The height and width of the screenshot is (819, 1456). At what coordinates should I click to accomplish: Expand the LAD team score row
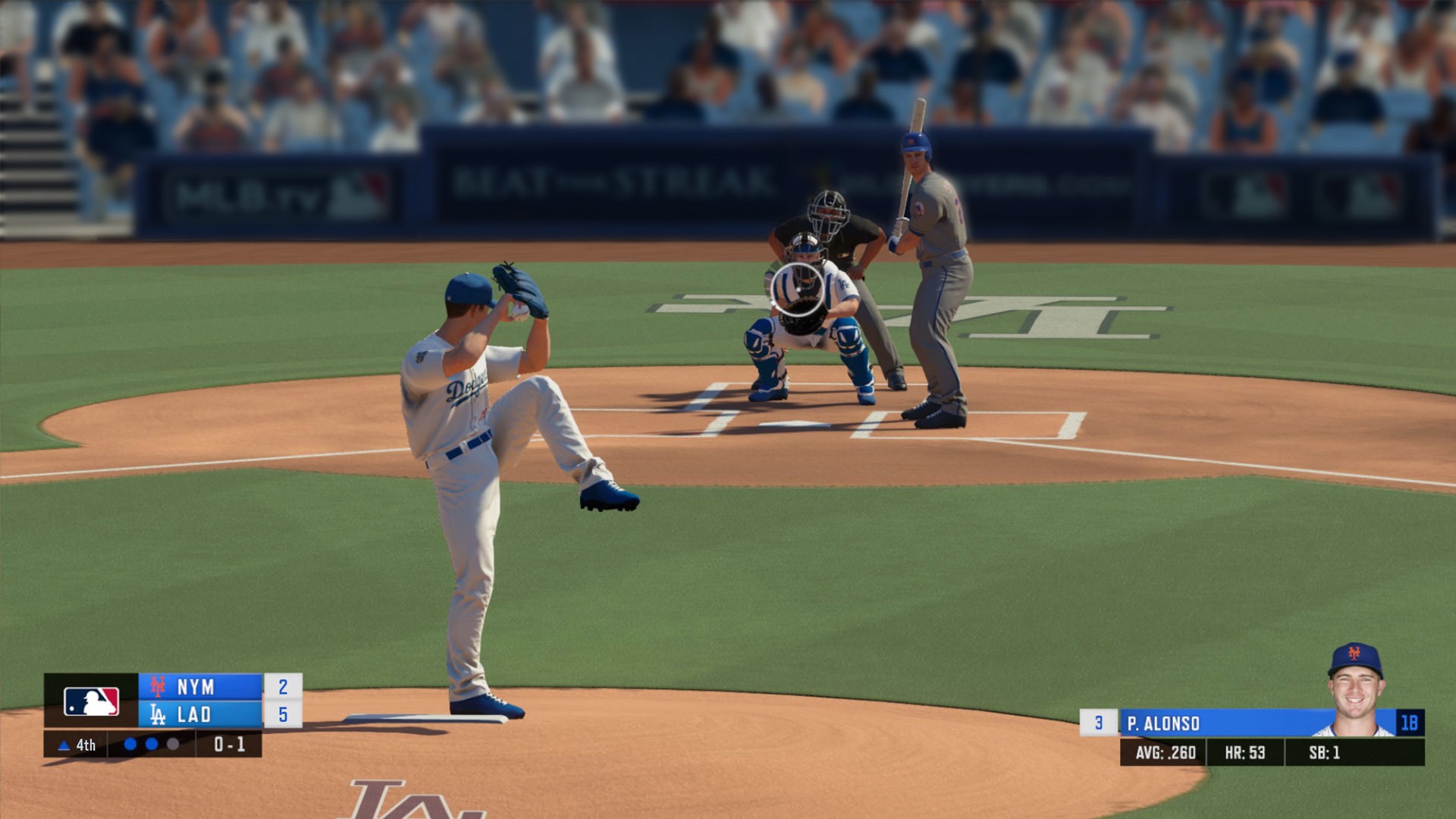213,714
